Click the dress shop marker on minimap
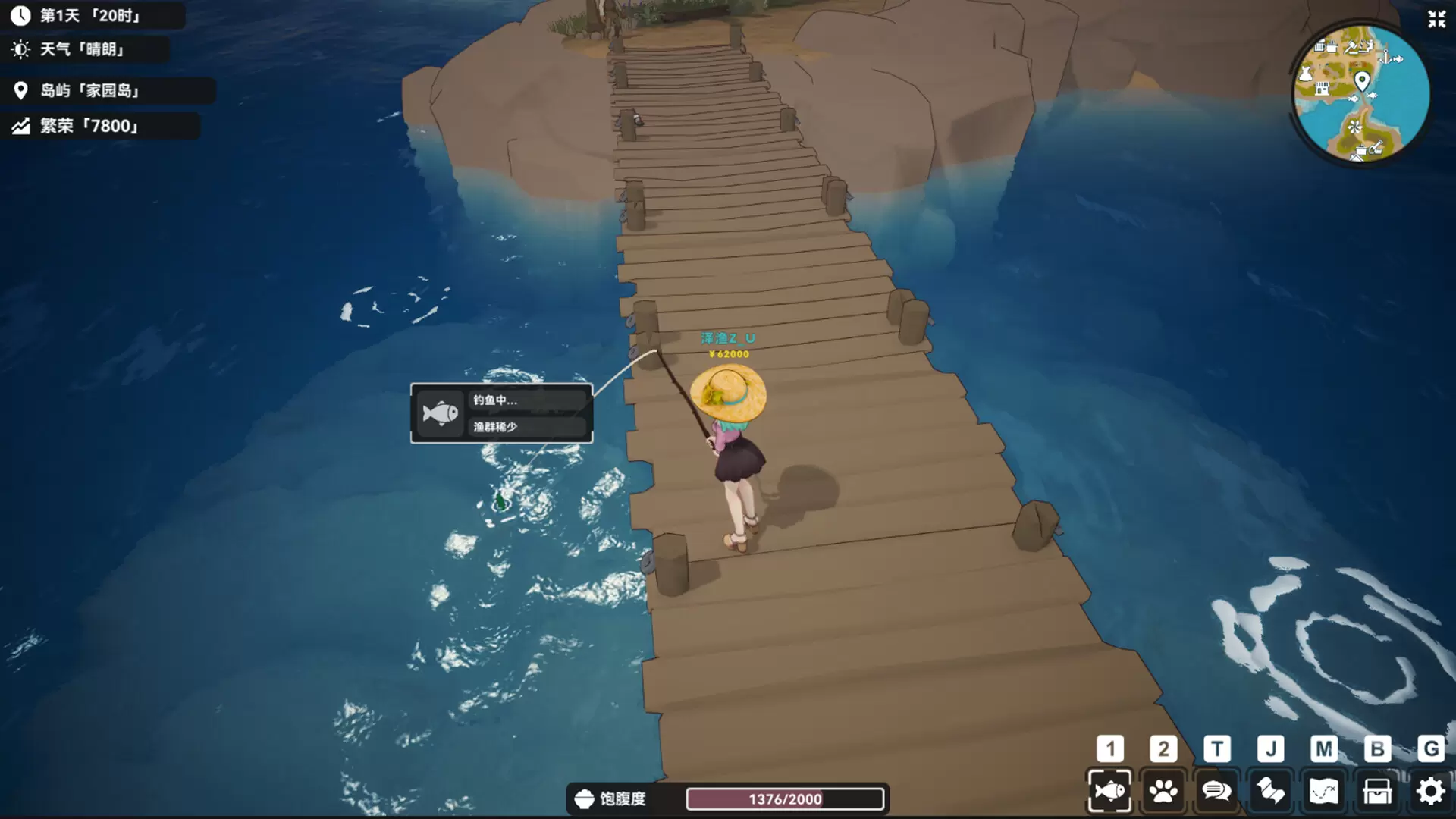 pos(1306,74)
